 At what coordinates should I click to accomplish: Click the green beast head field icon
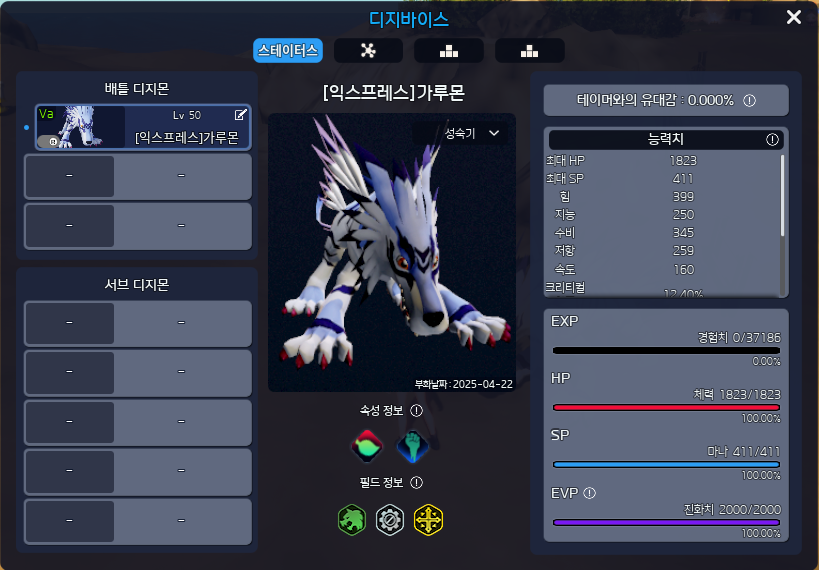tap(352, 520)
